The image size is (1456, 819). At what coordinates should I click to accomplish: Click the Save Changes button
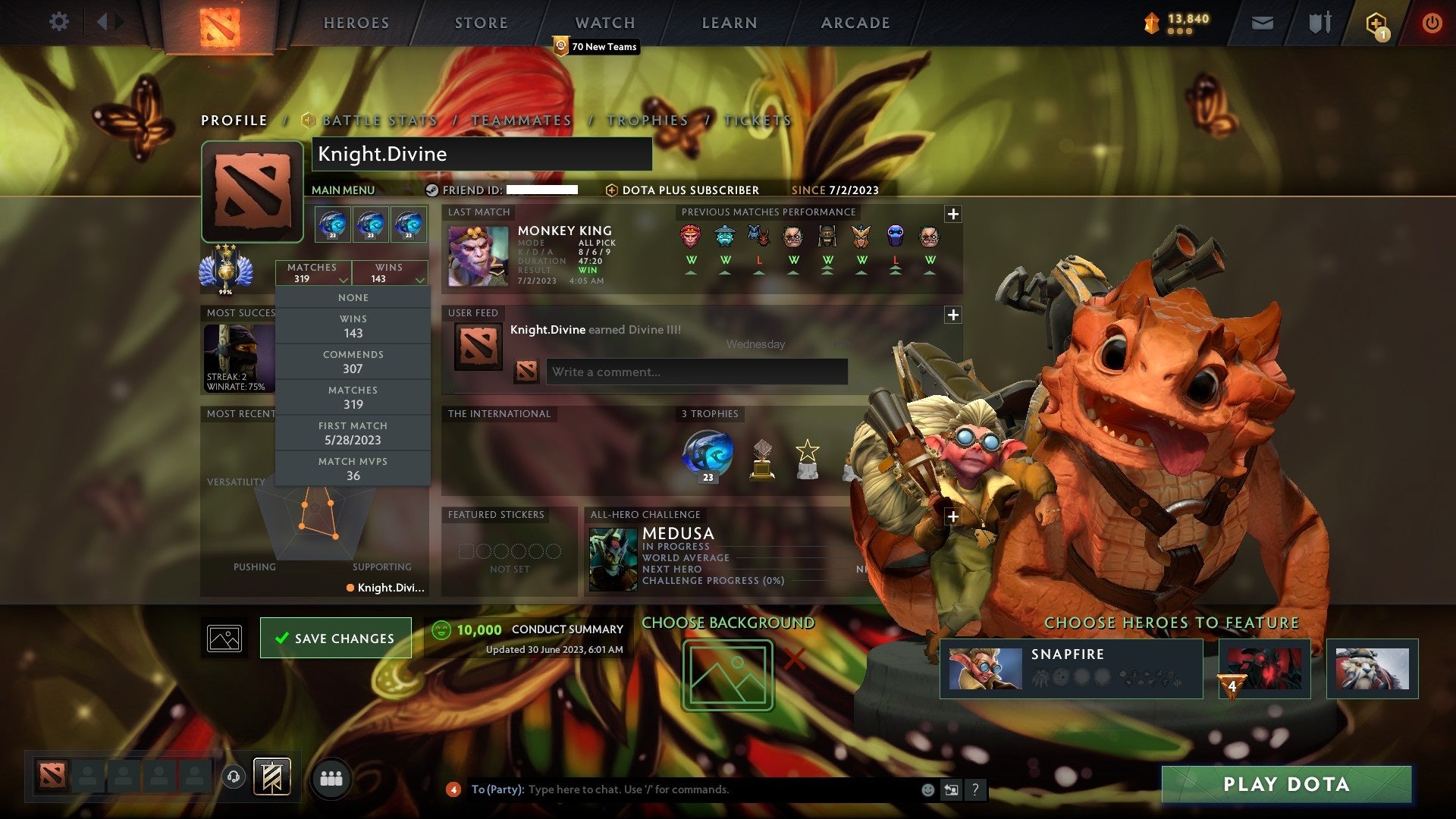335,638
